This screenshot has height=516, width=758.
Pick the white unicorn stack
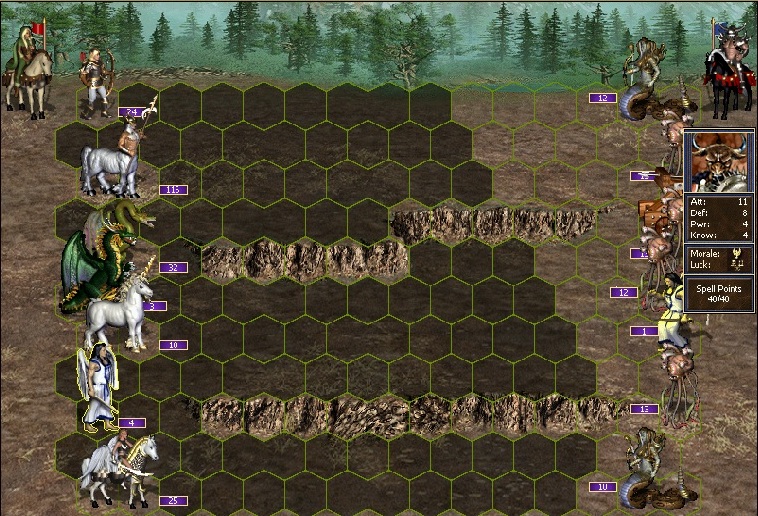118,310
